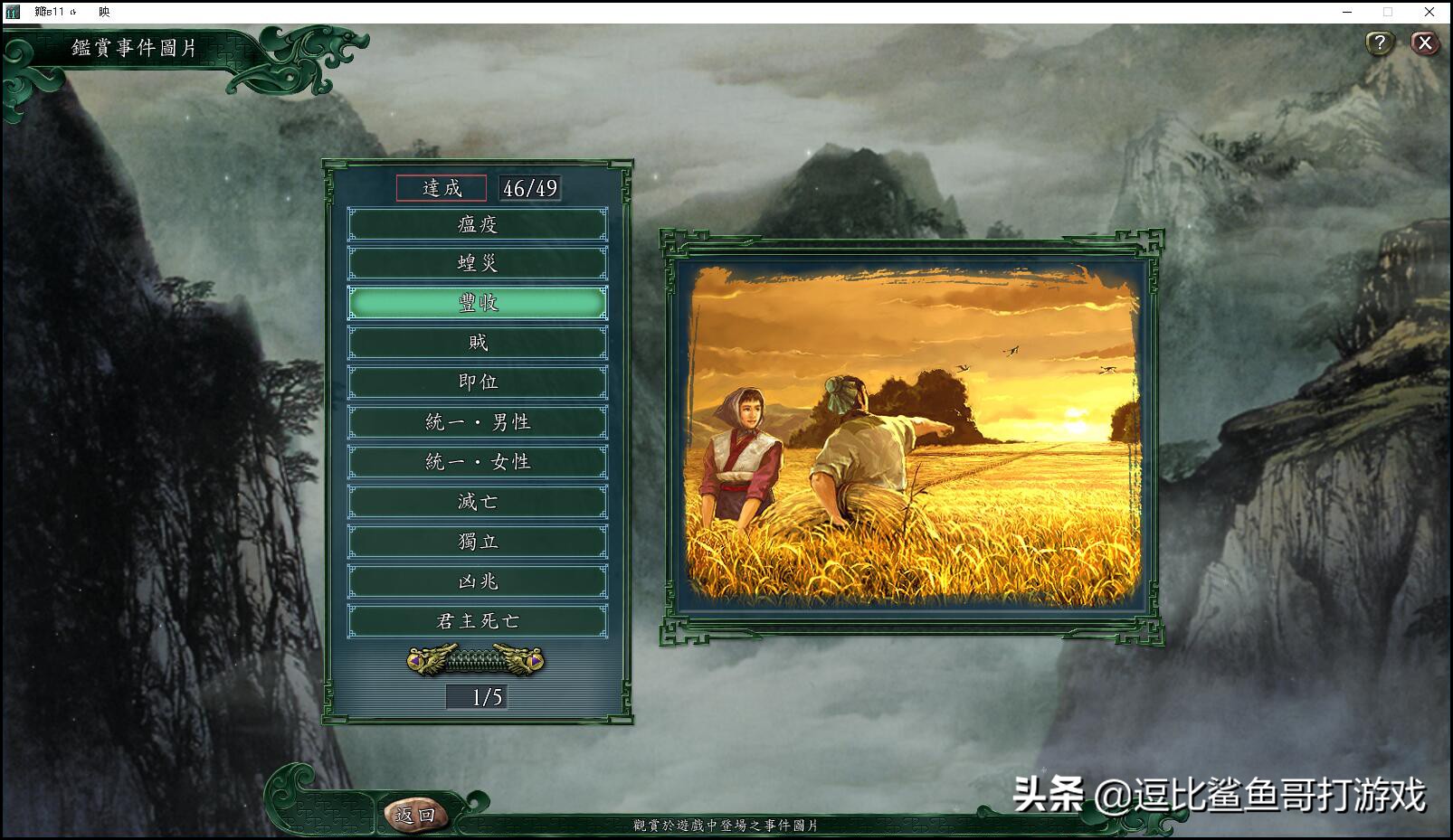
Task: Choose the 獨立 list entry
Action: pos(478,542)
